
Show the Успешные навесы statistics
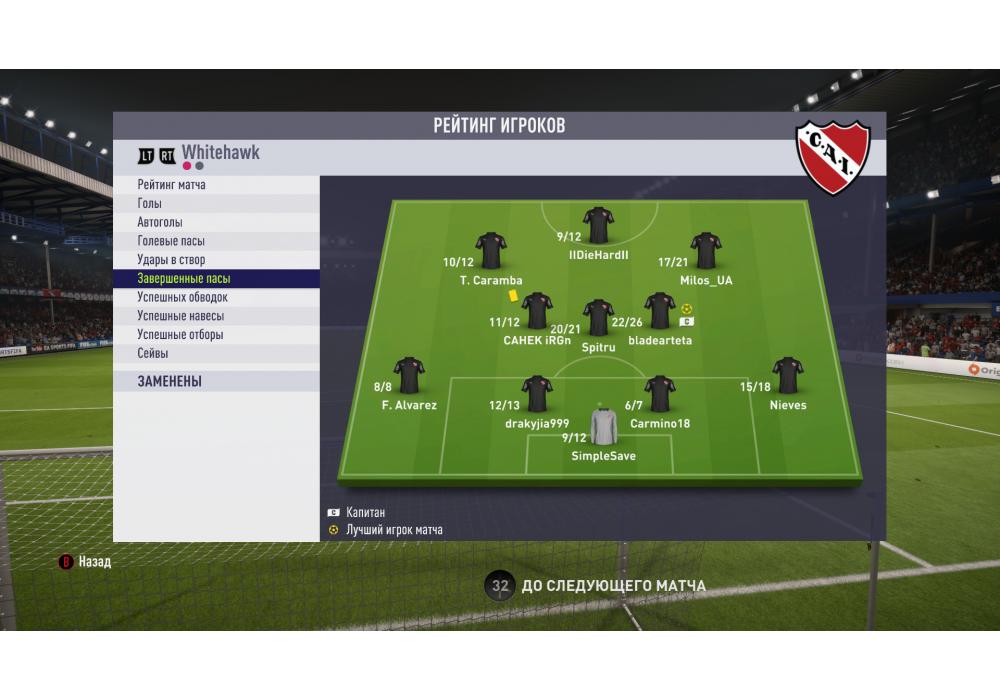(216, 316)
